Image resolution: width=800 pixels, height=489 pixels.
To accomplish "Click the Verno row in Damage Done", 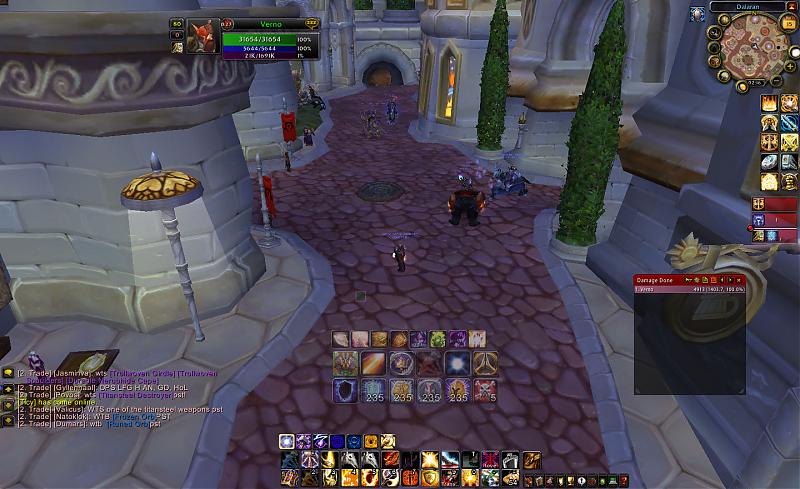I will pos(690,288).
